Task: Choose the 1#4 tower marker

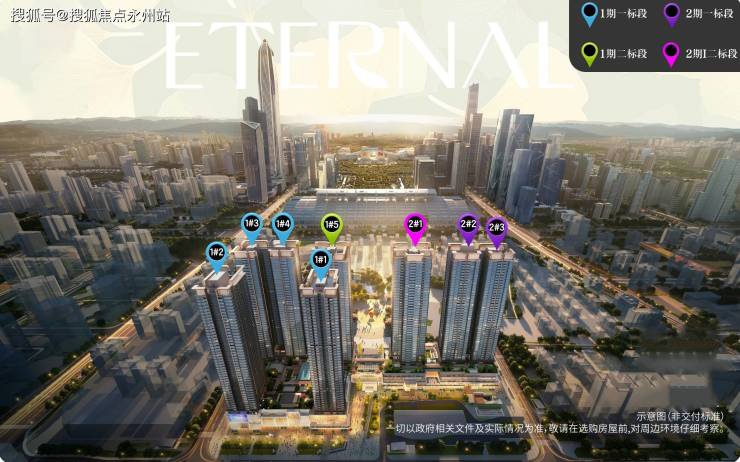Action: point(283,224)
